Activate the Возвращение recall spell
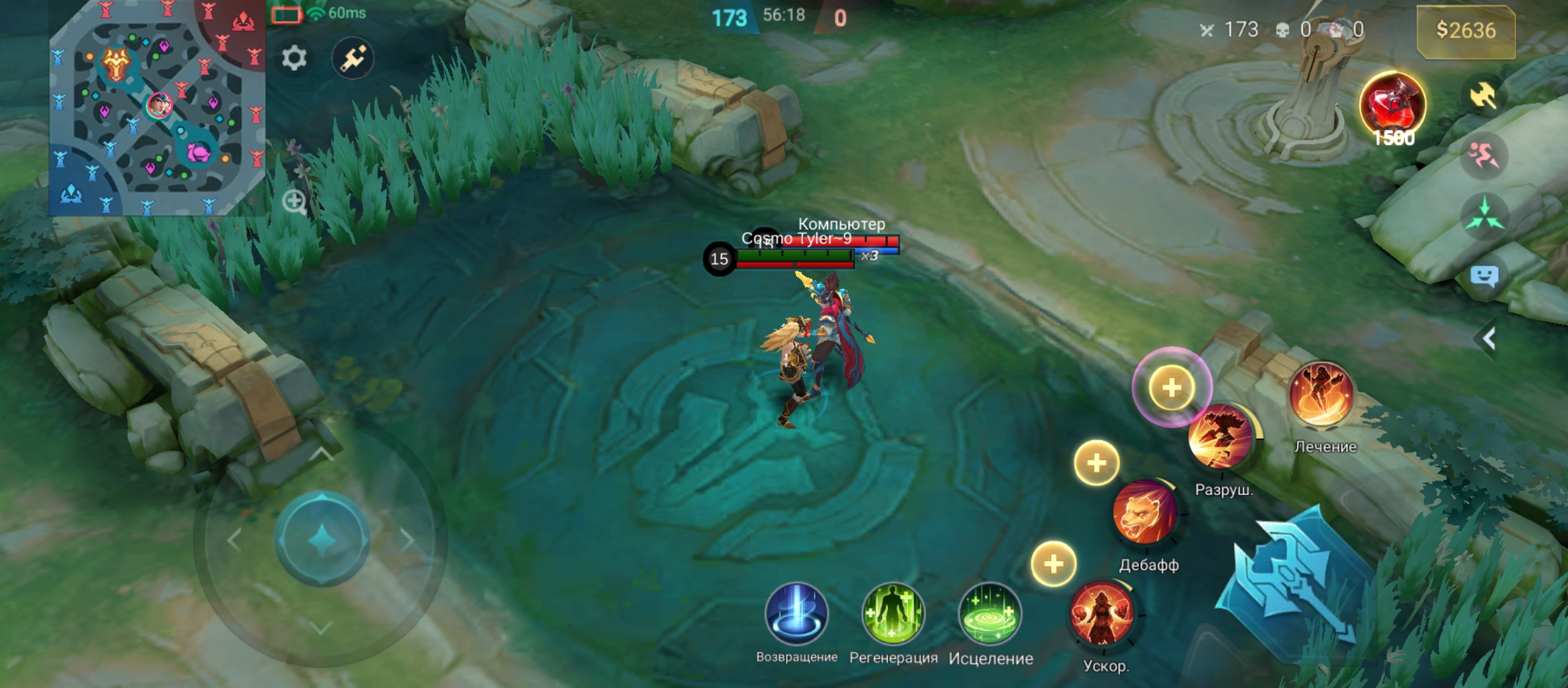Image resolution: width=1568 pixels, height=688 pixels. coord(796,614)
